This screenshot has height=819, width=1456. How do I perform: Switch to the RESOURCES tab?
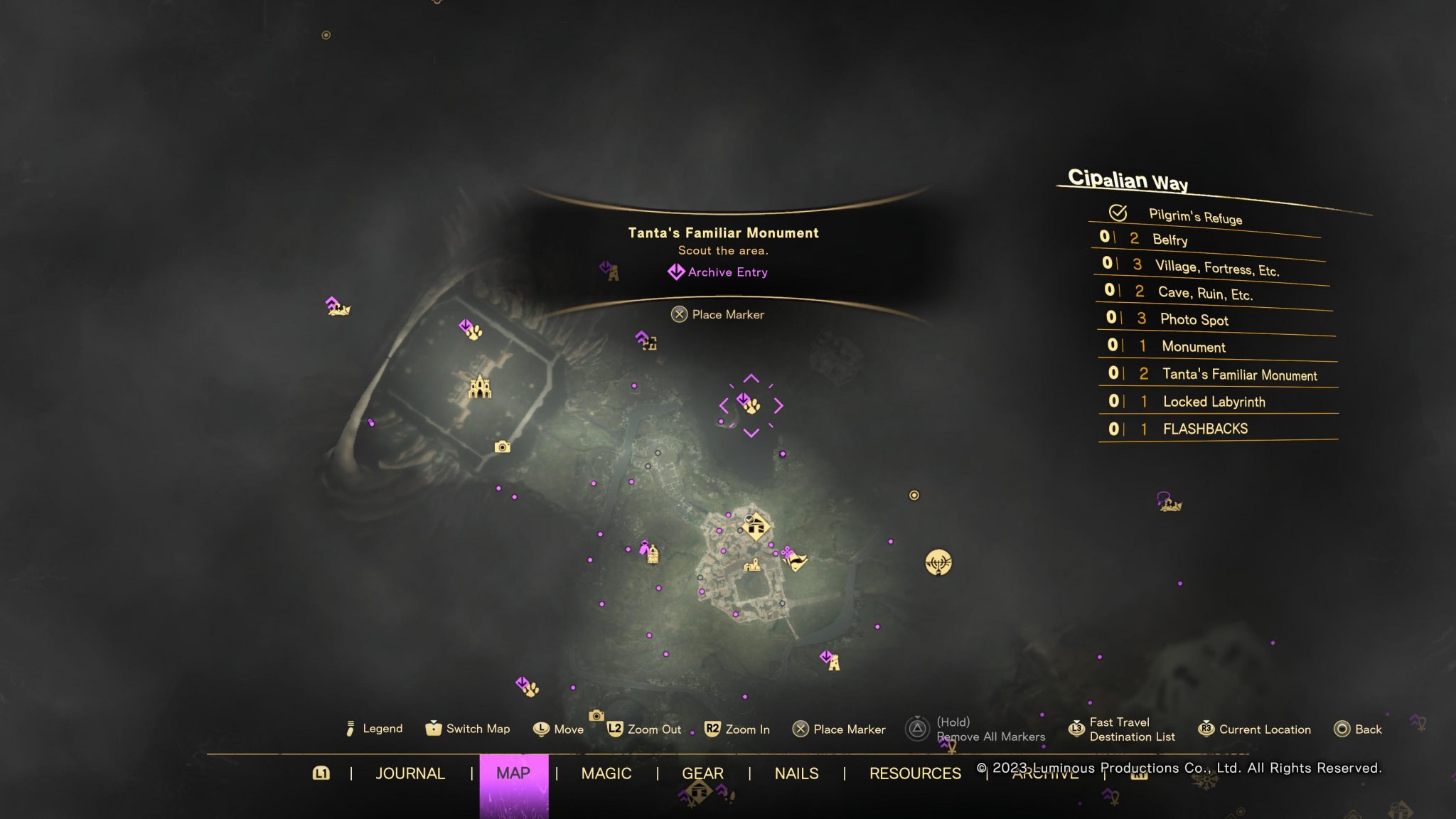[x=915, y=773]
